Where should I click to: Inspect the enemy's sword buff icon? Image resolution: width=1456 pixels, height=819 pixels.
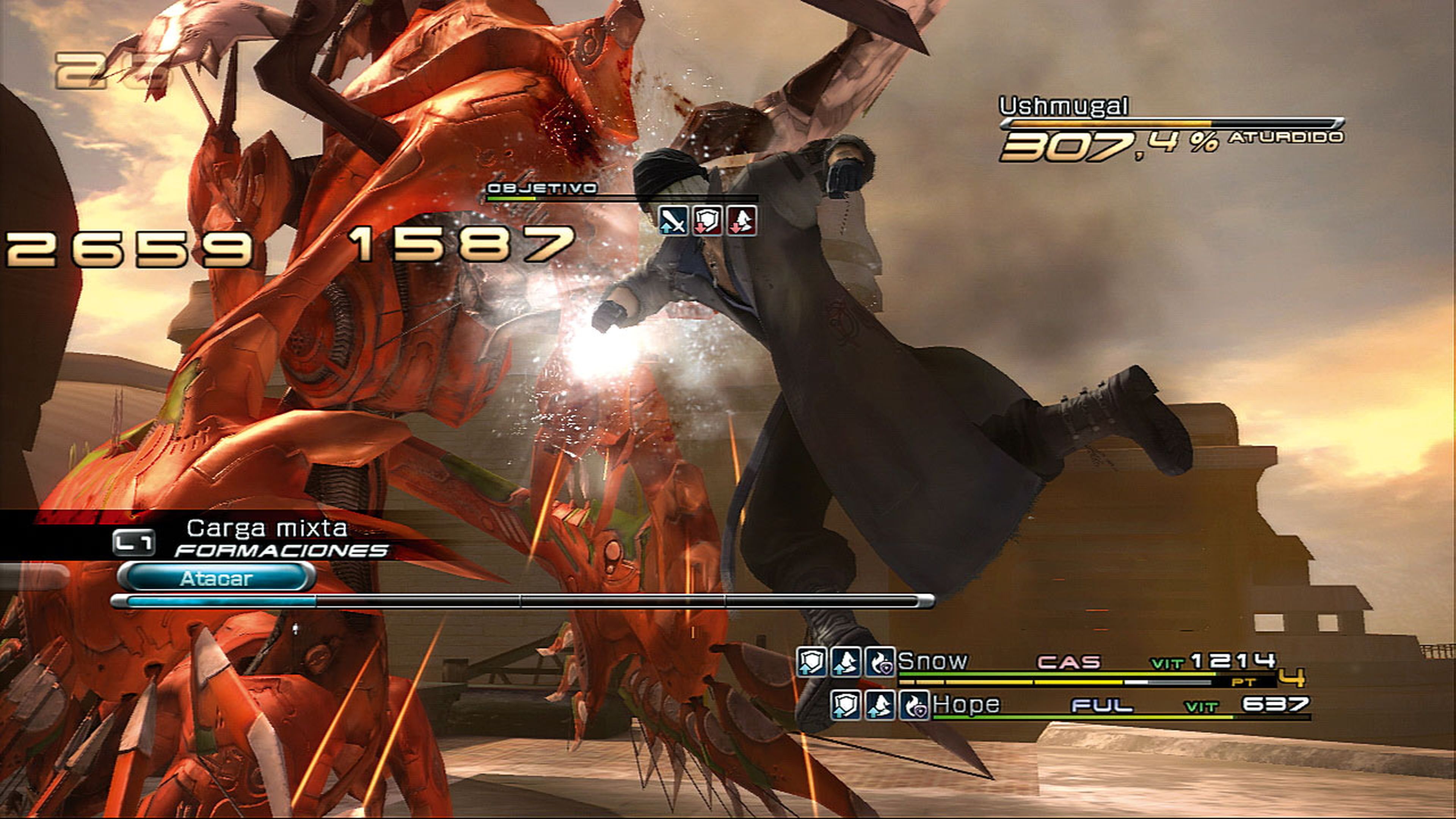click(673, 220)
